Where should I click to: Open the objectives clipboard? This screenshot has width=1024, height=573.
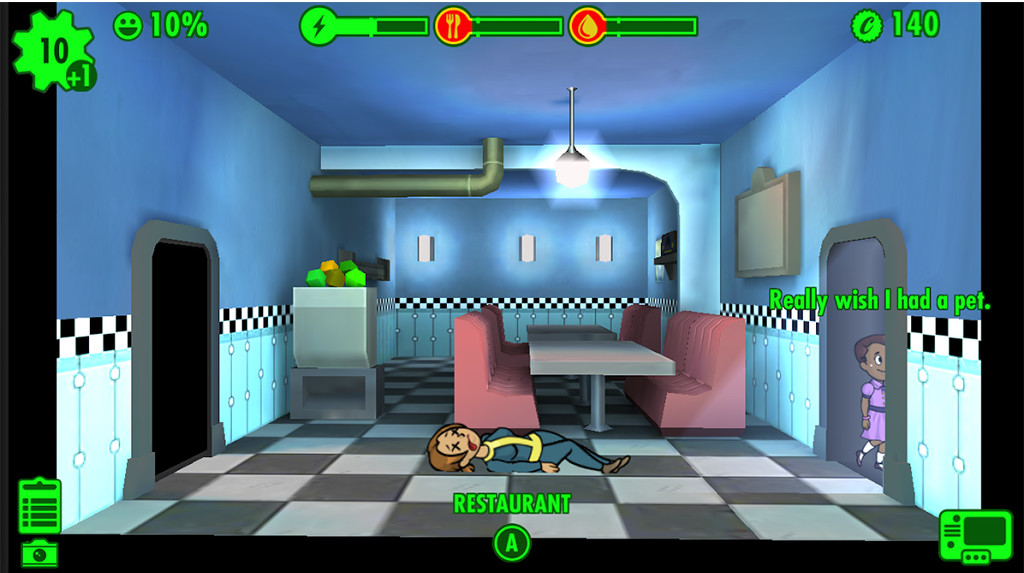point(40,505)
